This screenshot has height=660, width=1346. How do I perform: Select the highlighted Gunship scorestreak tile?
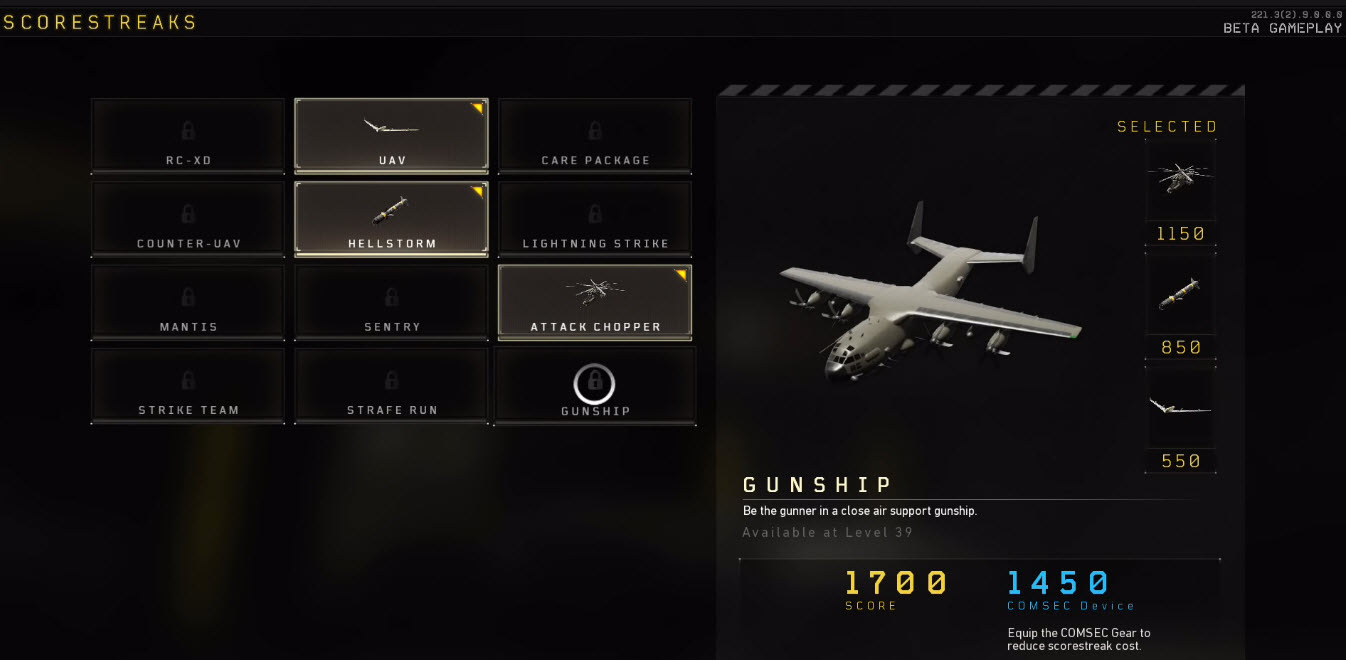point(595,386)
